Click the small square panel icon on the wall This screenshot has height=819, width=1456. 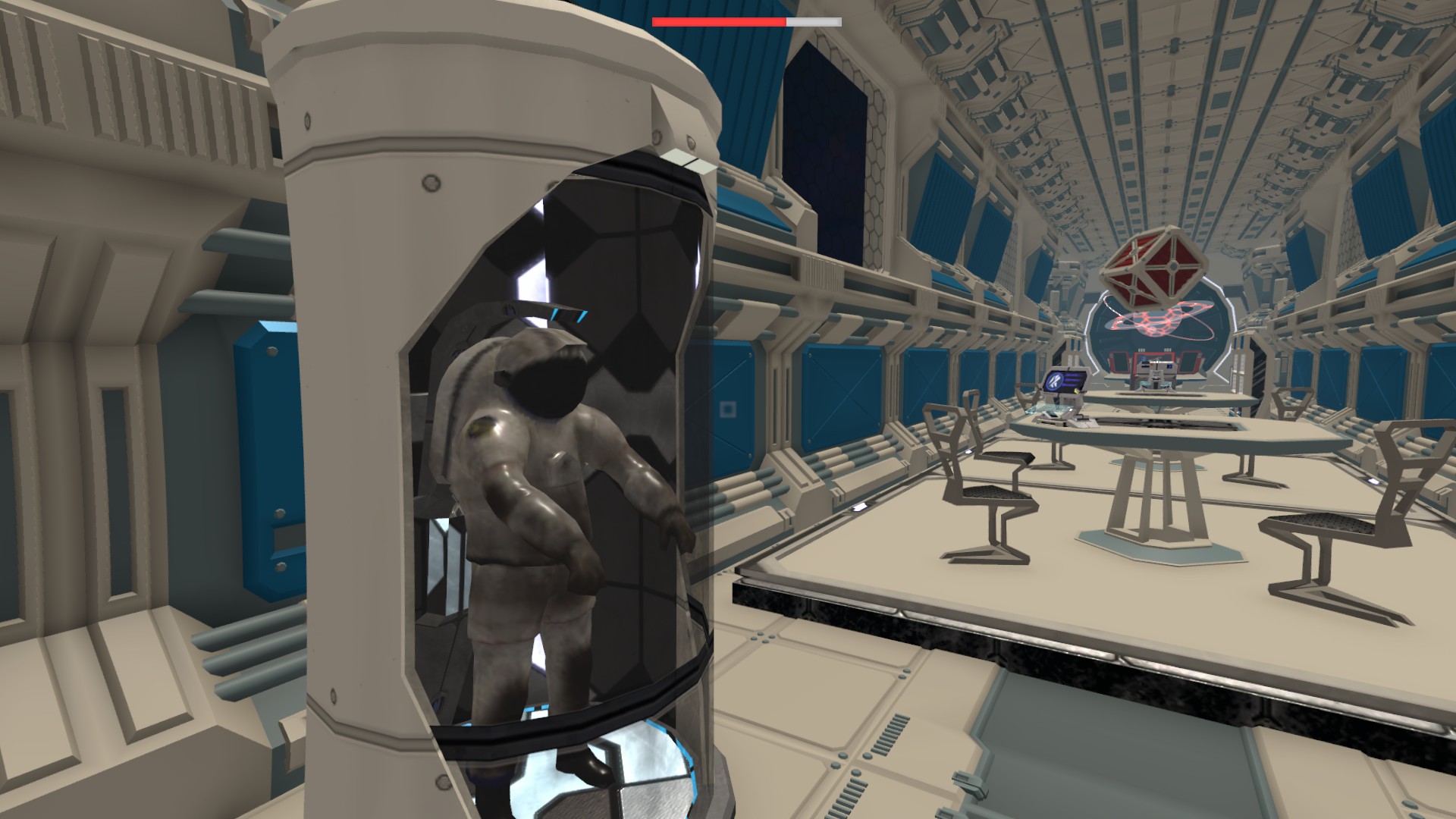(730, 409)
